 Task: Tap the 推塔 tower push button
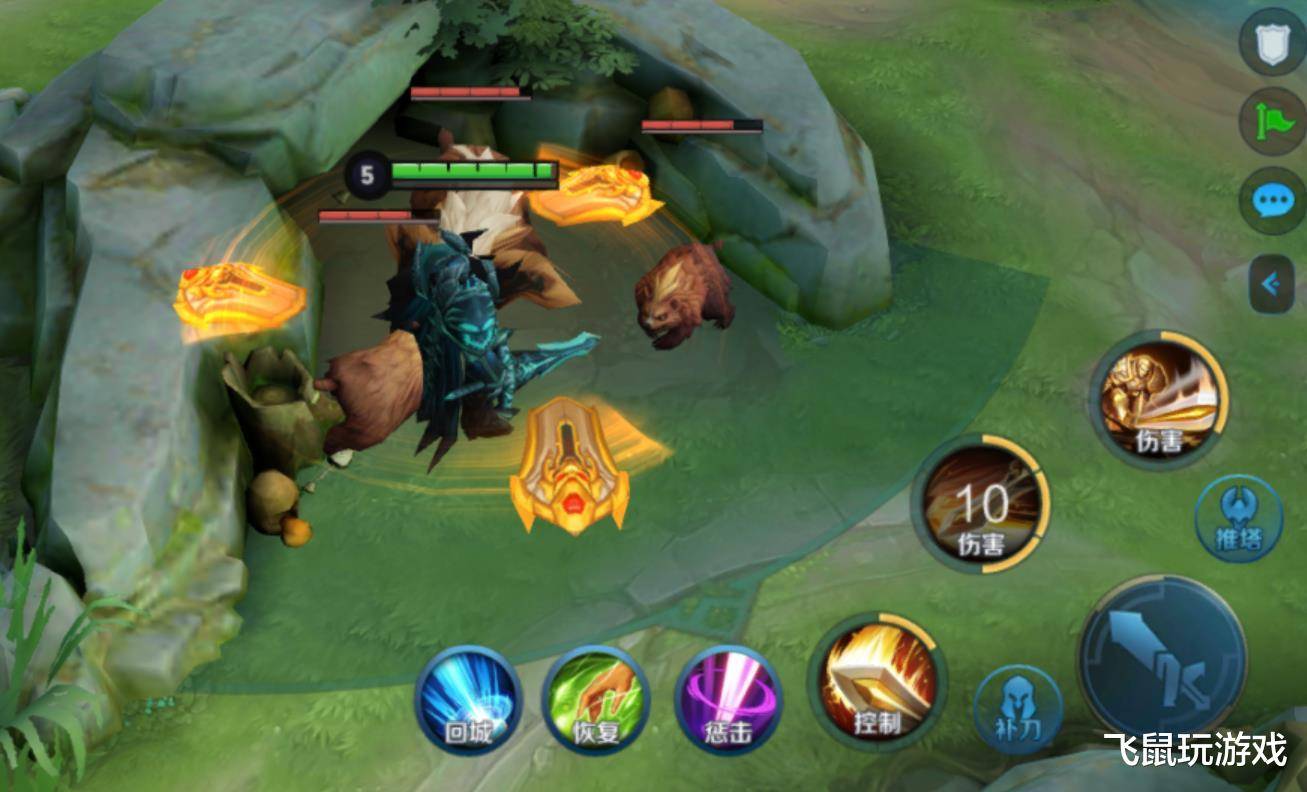click(x=1238, y=519)
